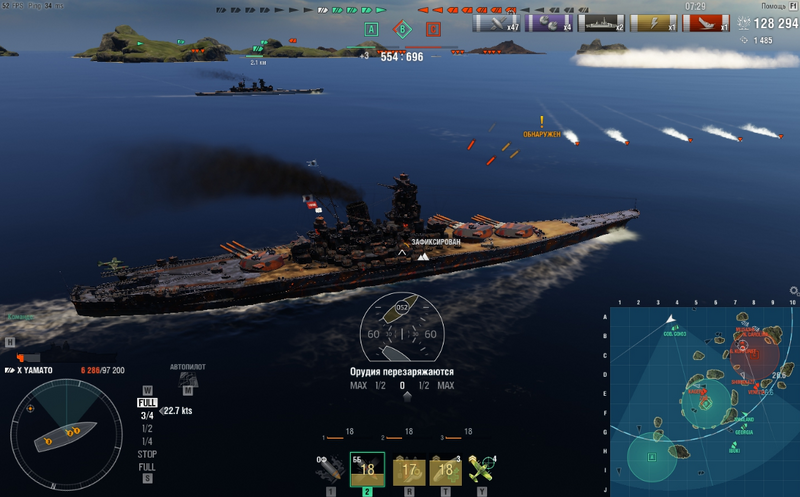The width and height of the screenshot is (800, 497).
Task: Click the red sinking-ship destroyed ribbon
Action: [x=705, y=23]
